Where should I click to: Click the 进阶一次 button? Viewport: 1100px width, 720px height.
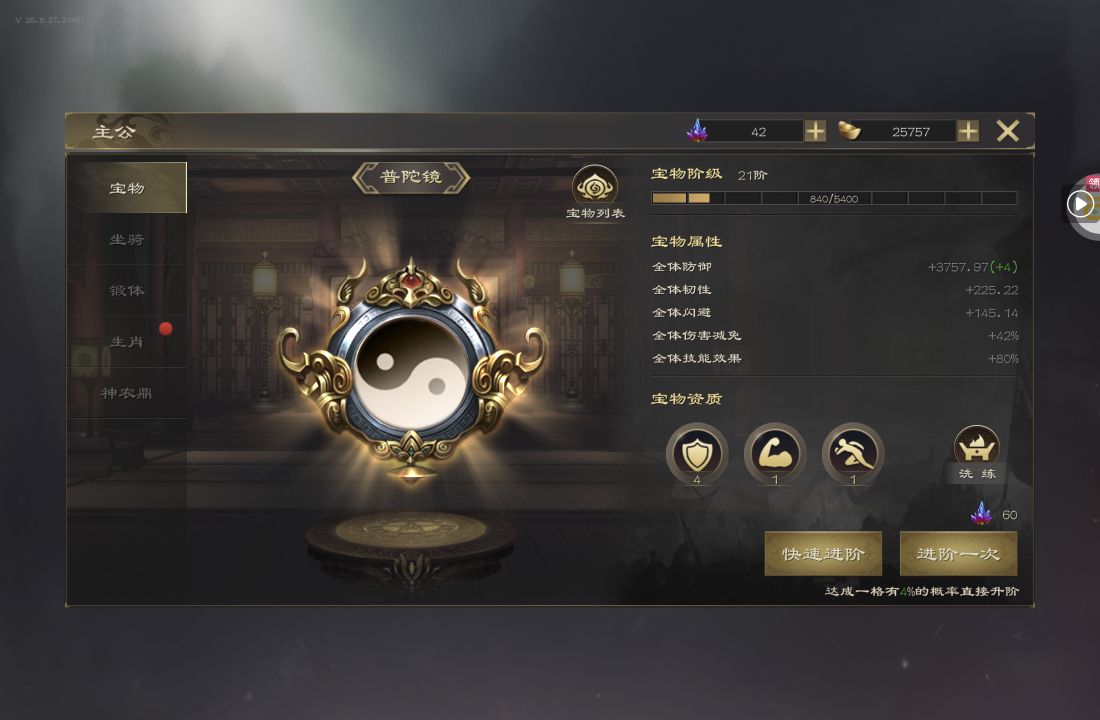tap(958, 554)
